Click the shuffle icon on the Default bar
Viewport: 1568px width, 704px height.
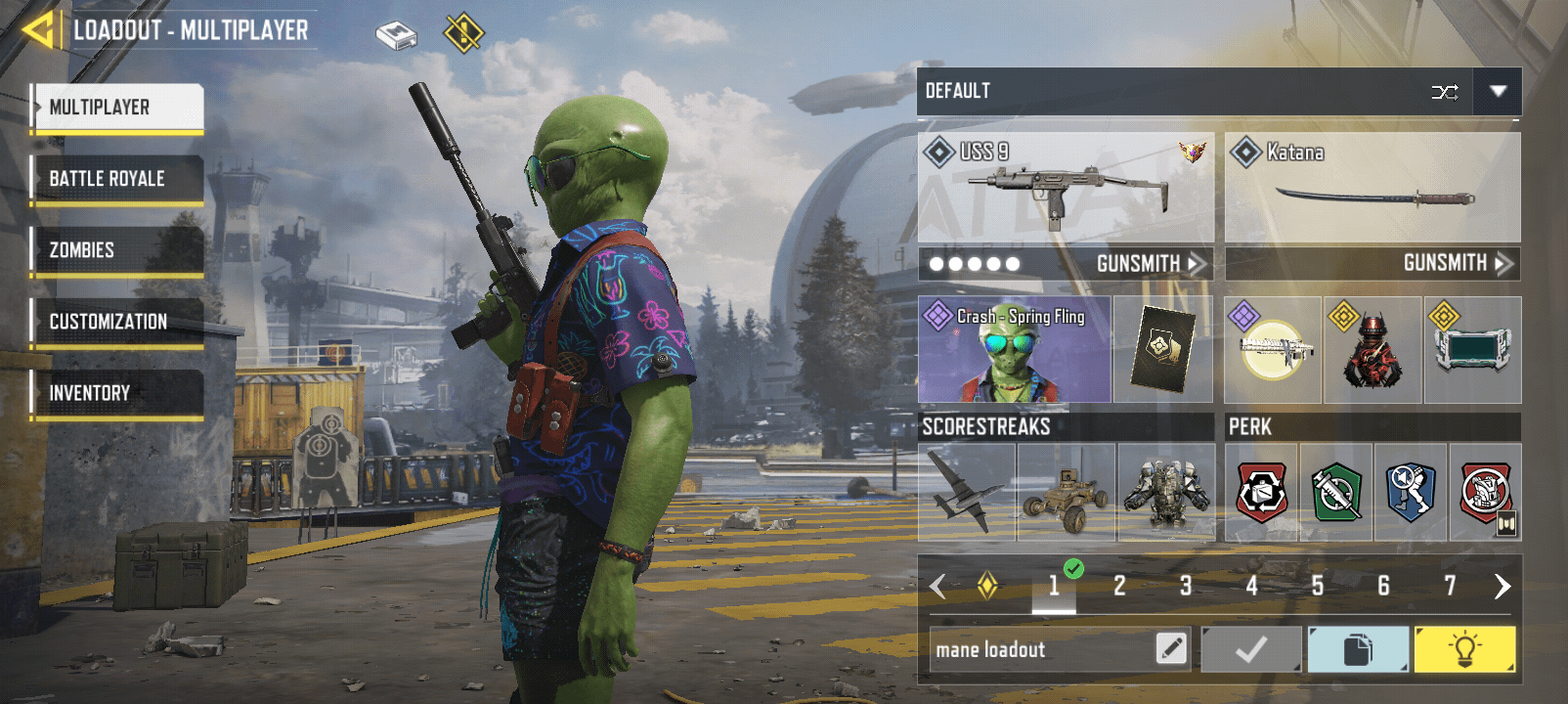(1445, 92)
